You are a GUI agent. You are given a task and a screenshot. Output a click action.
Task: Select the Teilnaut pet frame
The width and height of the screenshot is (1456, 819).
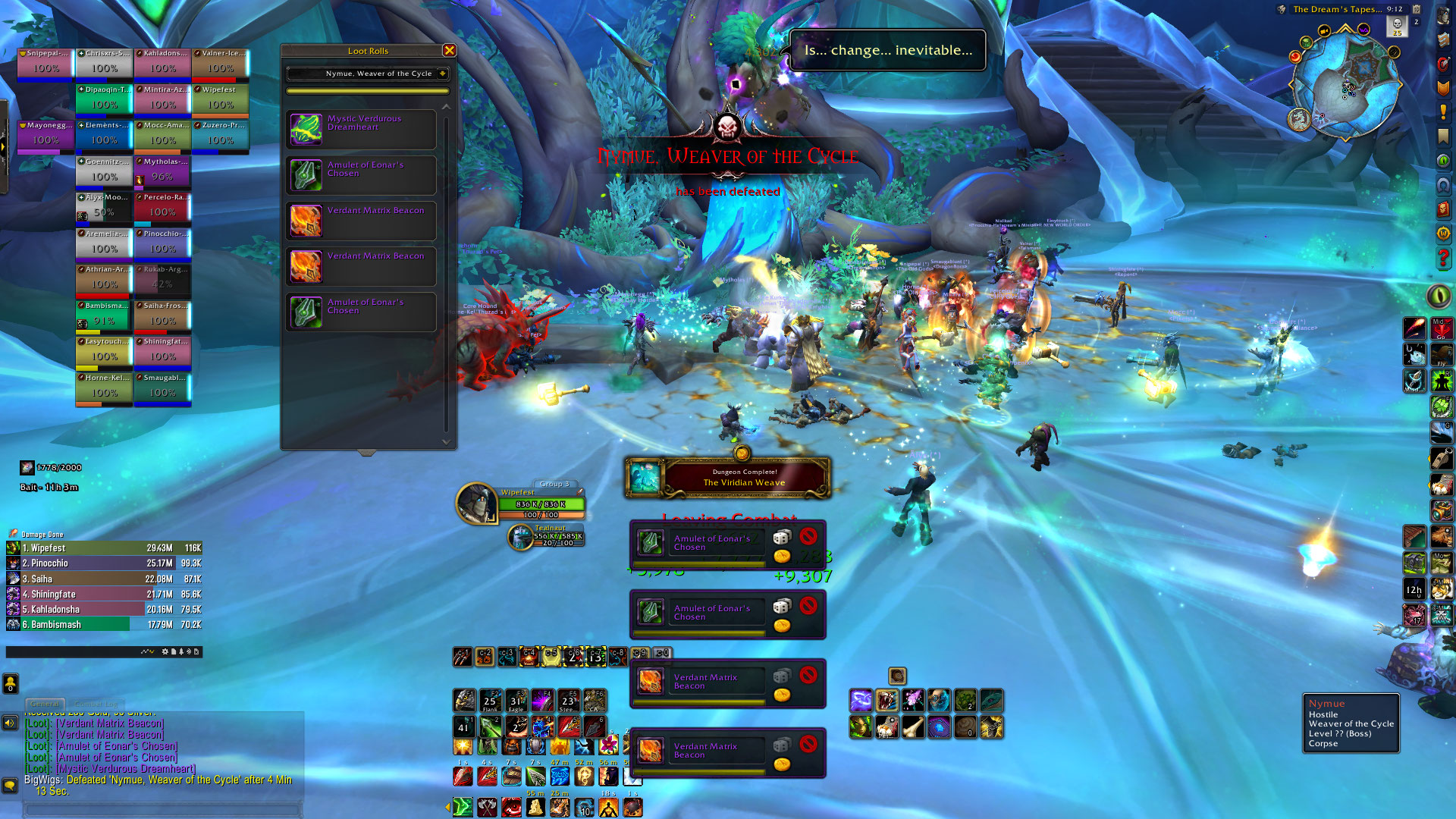(x=520, y=537)
